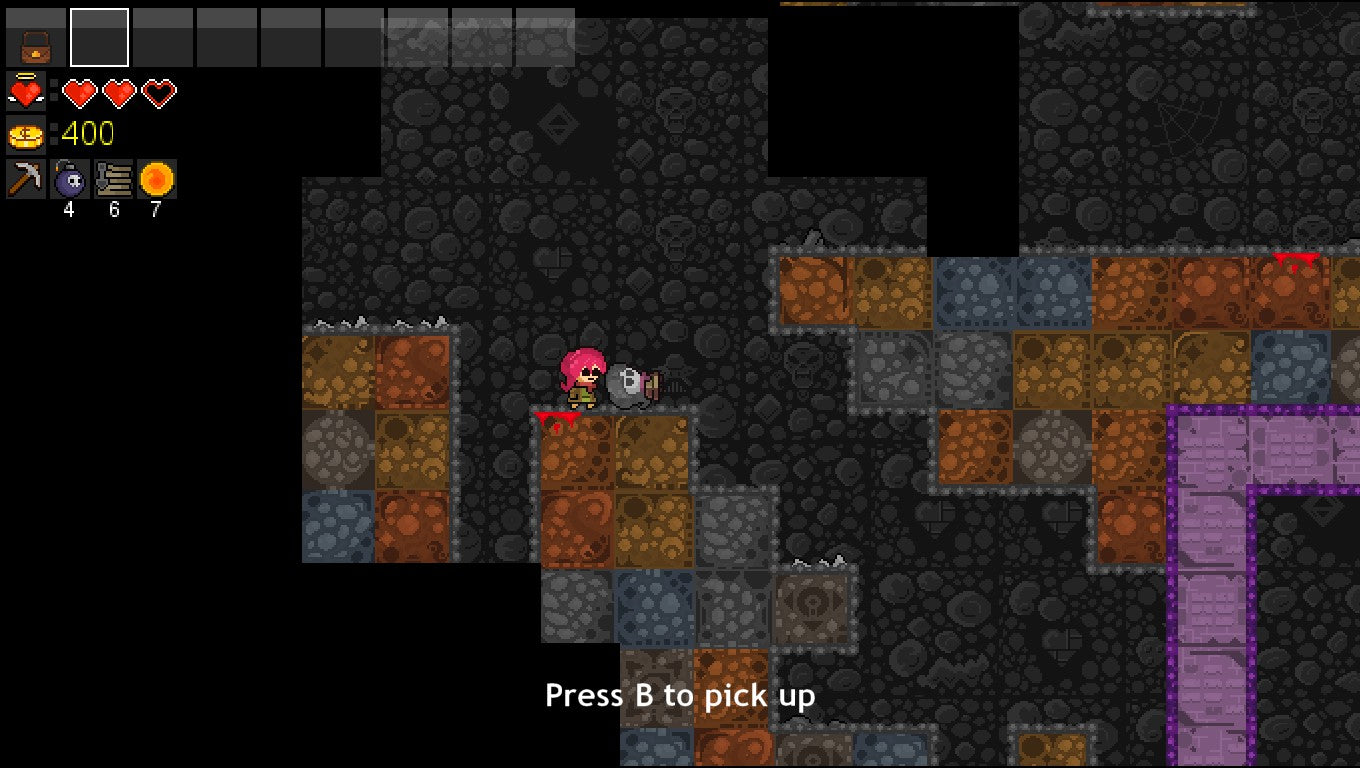The height and width of the screenshot is (768, 1360).
Task: Click the Press B to pick up prompt
Action: (680, 694)
